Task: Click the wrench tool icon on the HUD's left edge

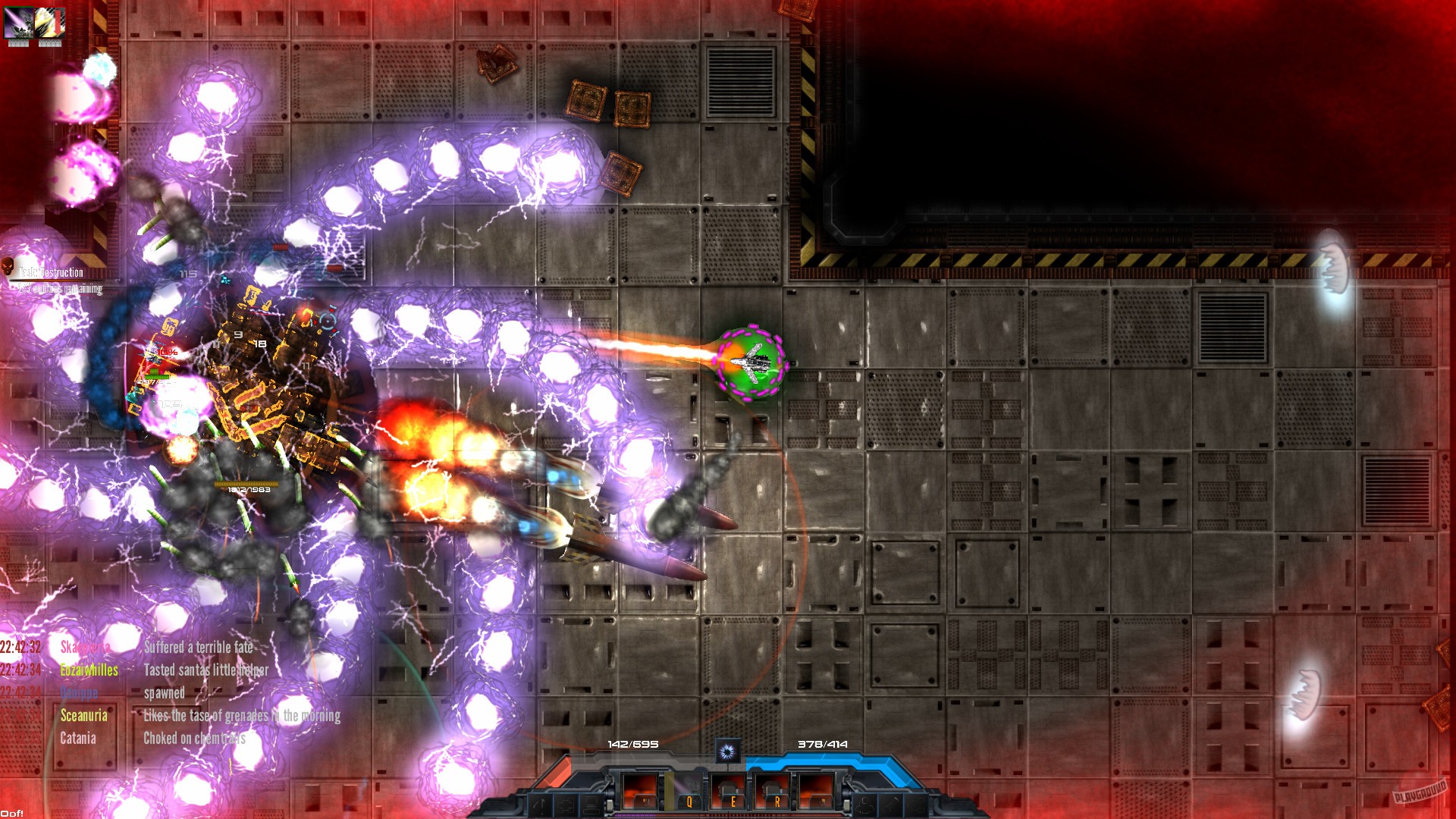Action: 540,805
